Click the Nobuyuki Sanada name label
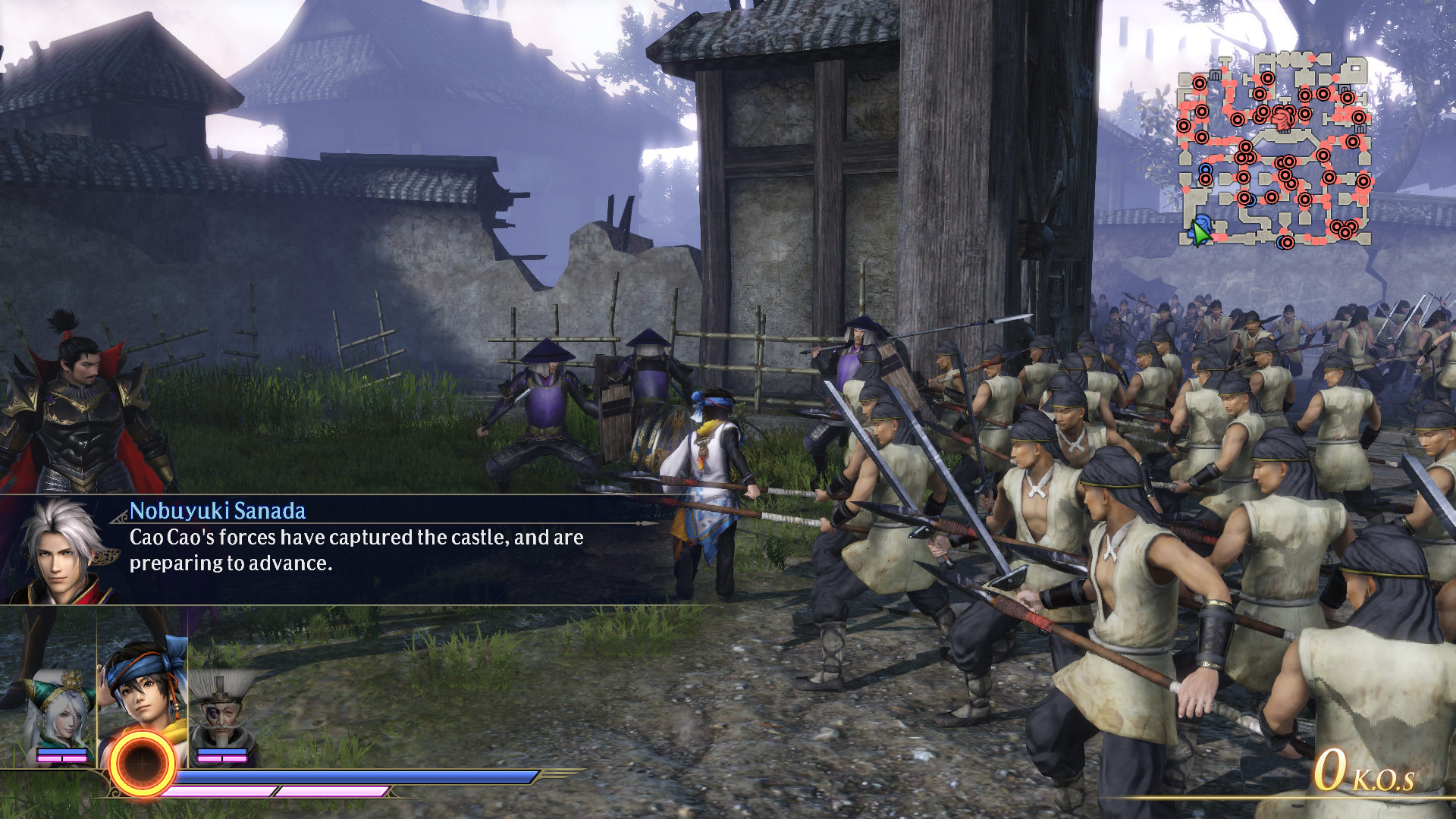This screenshot has width=1456, height=819. pyautogui.click(x=218, y=512)
